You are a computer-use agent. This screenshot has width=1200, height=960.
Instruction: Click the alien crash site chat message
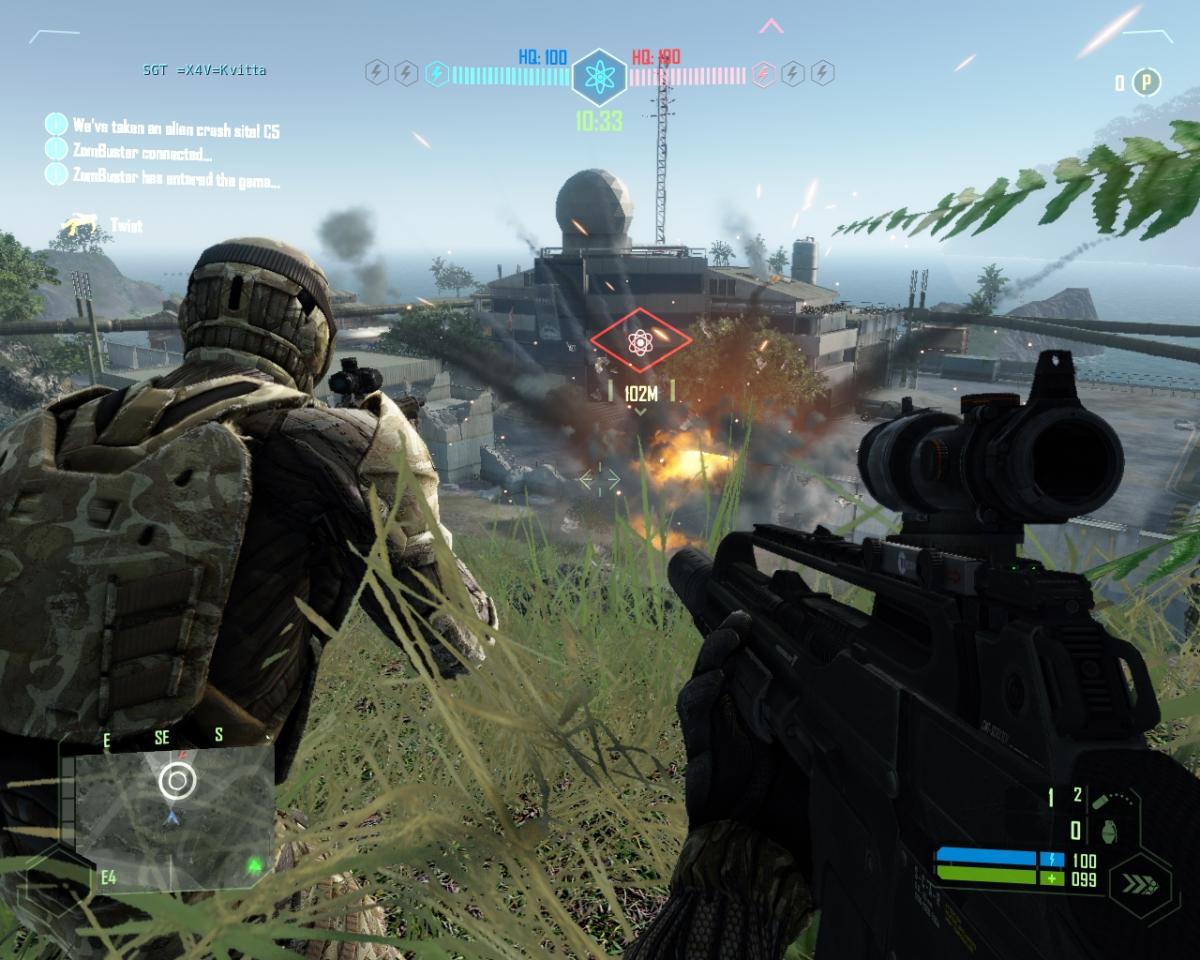(x=176, y=127)
